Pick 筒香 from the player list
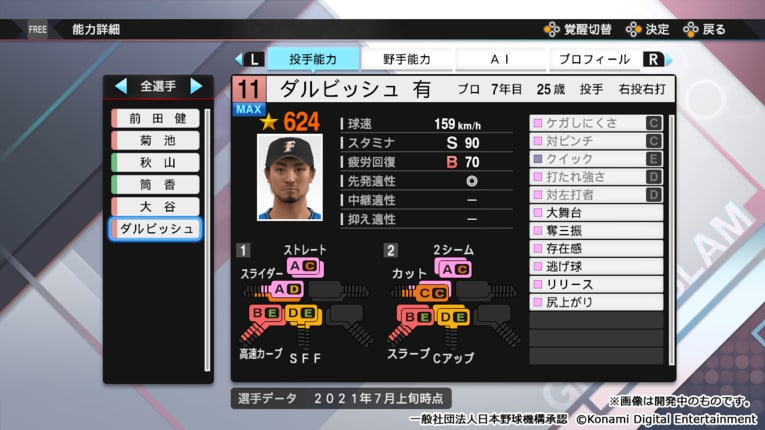 [156, 184]
